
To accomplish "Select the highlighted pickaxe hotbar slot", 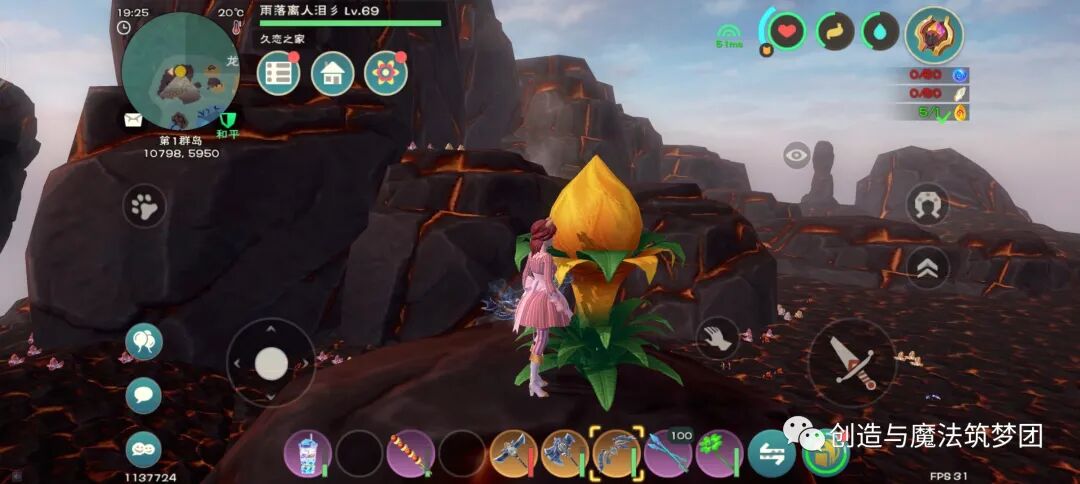I will click(616, 454).
